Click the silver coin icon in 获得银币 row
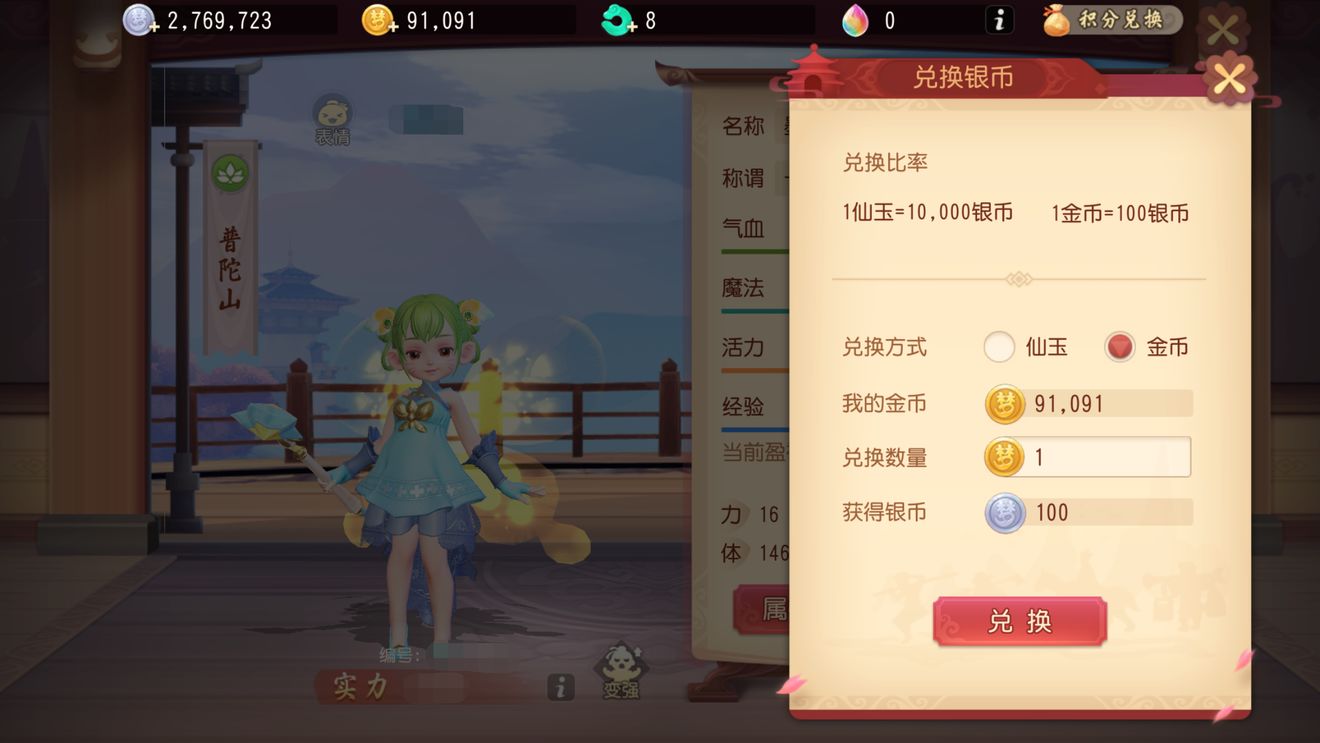1320x743 pixels. click(x=1005, y=512)
